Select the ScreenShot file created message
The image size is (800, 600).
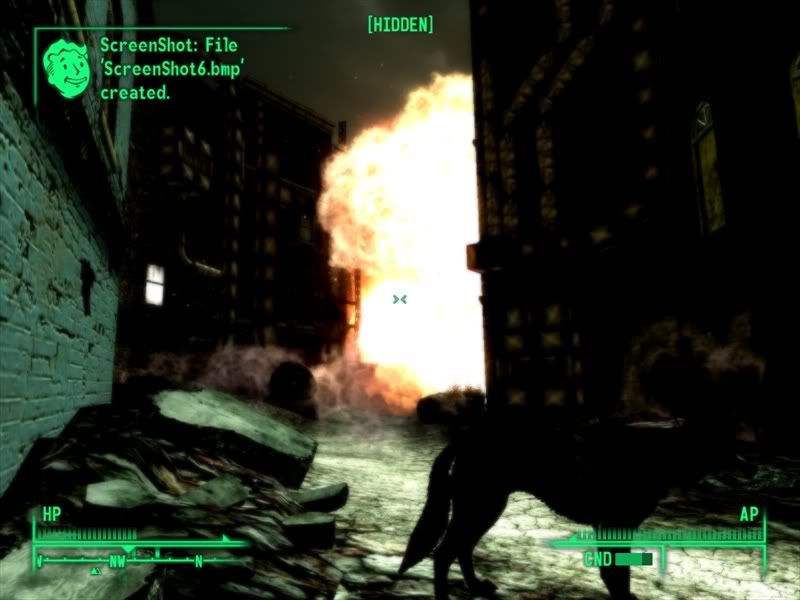[166, 68]
